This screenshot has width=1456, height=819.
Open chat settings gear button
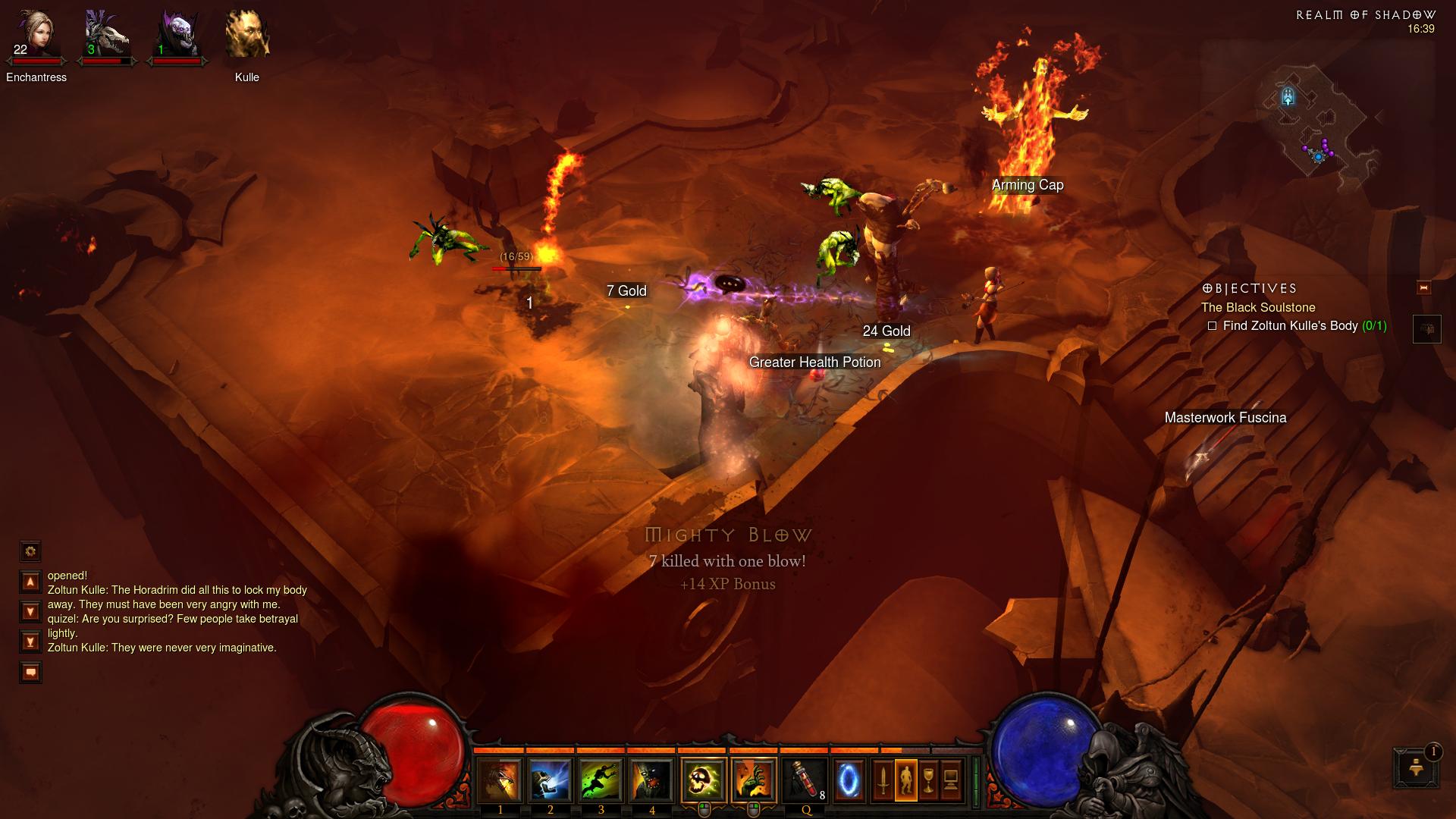(x=30, y=551)
